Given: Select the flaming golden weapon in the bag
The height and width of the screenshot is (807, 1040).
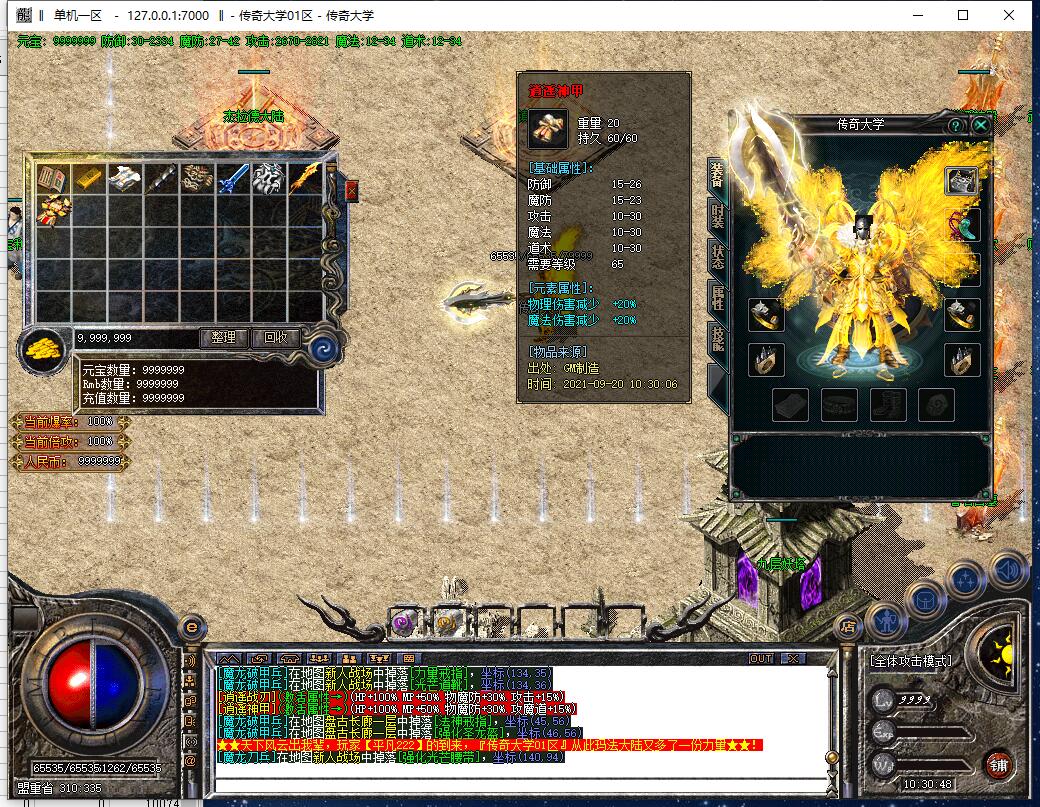Looking at the screenshot, I should [x=305, y=180].
